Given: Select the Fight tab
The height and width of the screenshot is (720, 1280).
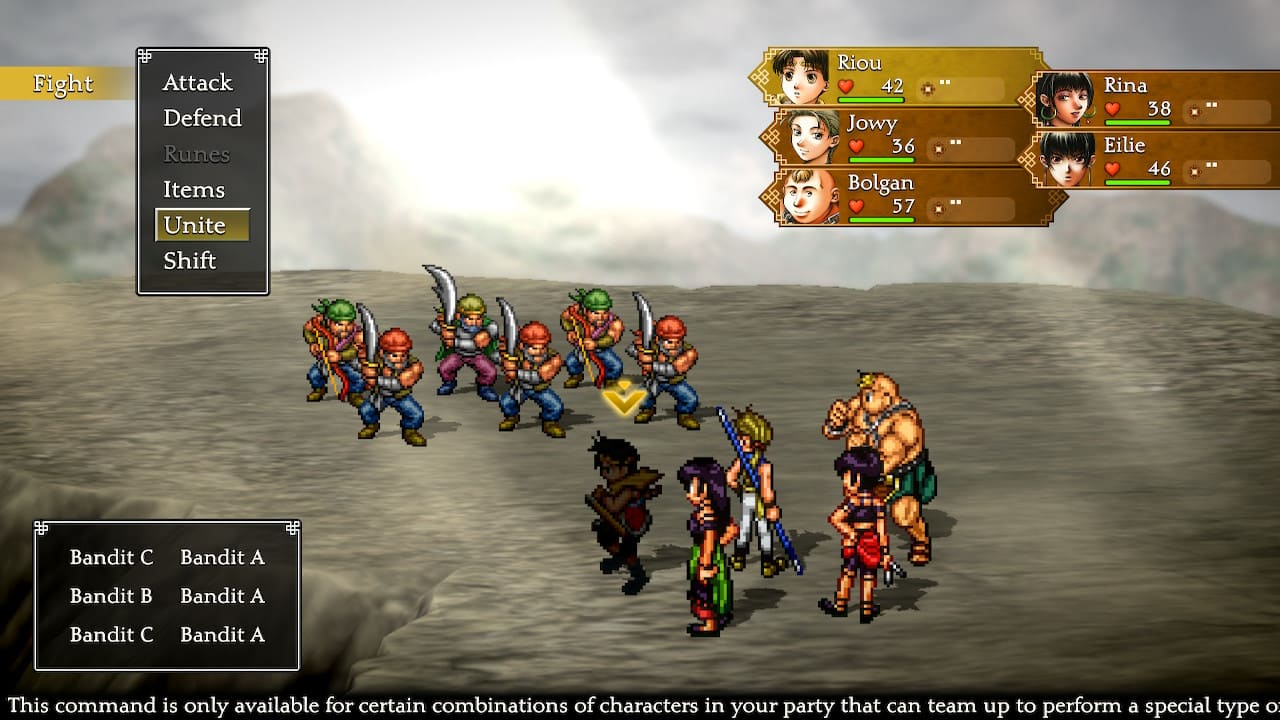Looking at the screenshot, I should pos(63,84).
